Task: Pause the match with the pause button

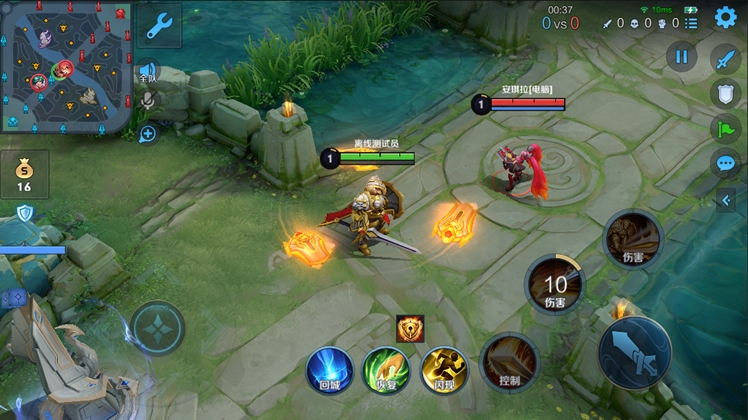Action: coord(681,56)
